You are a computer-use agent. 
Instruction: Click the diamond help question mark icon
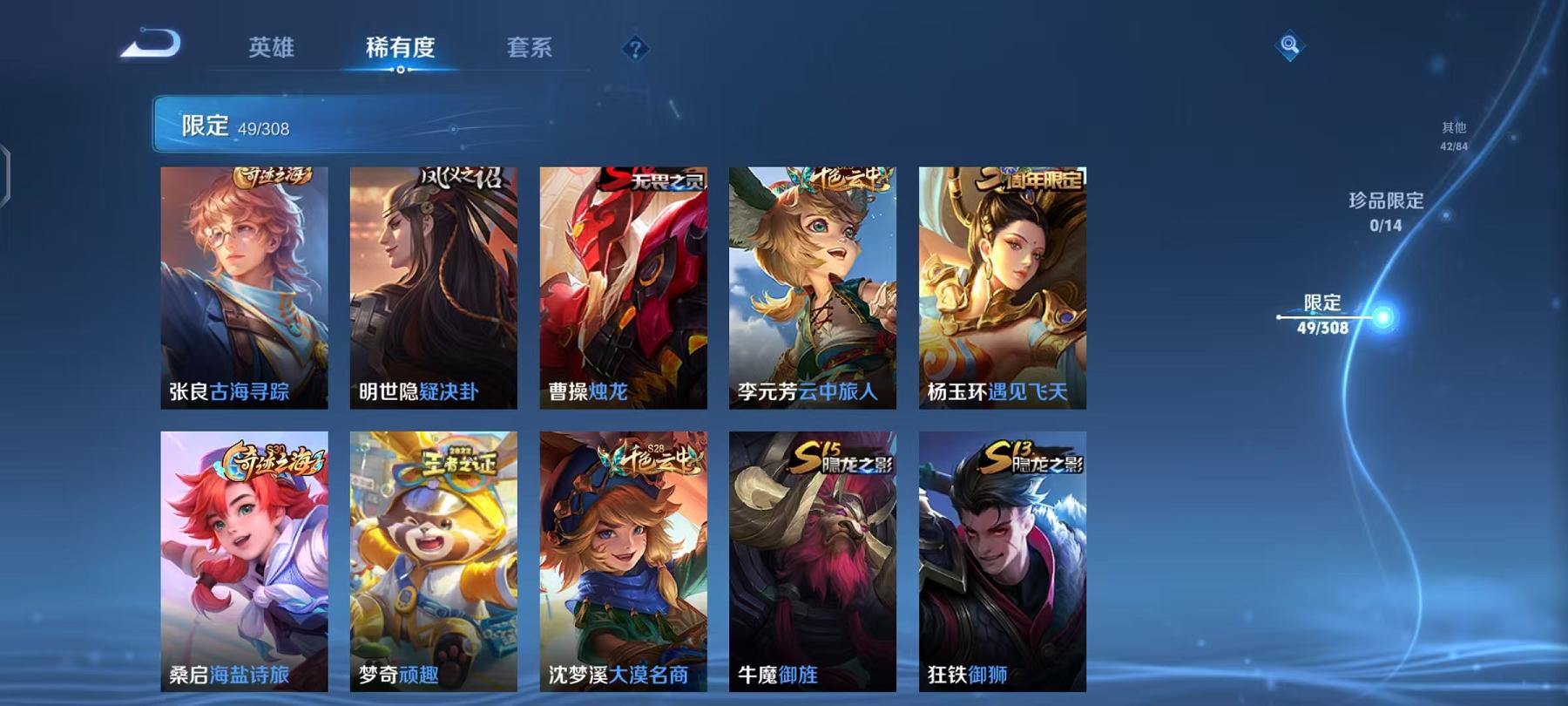pos(635,48)
